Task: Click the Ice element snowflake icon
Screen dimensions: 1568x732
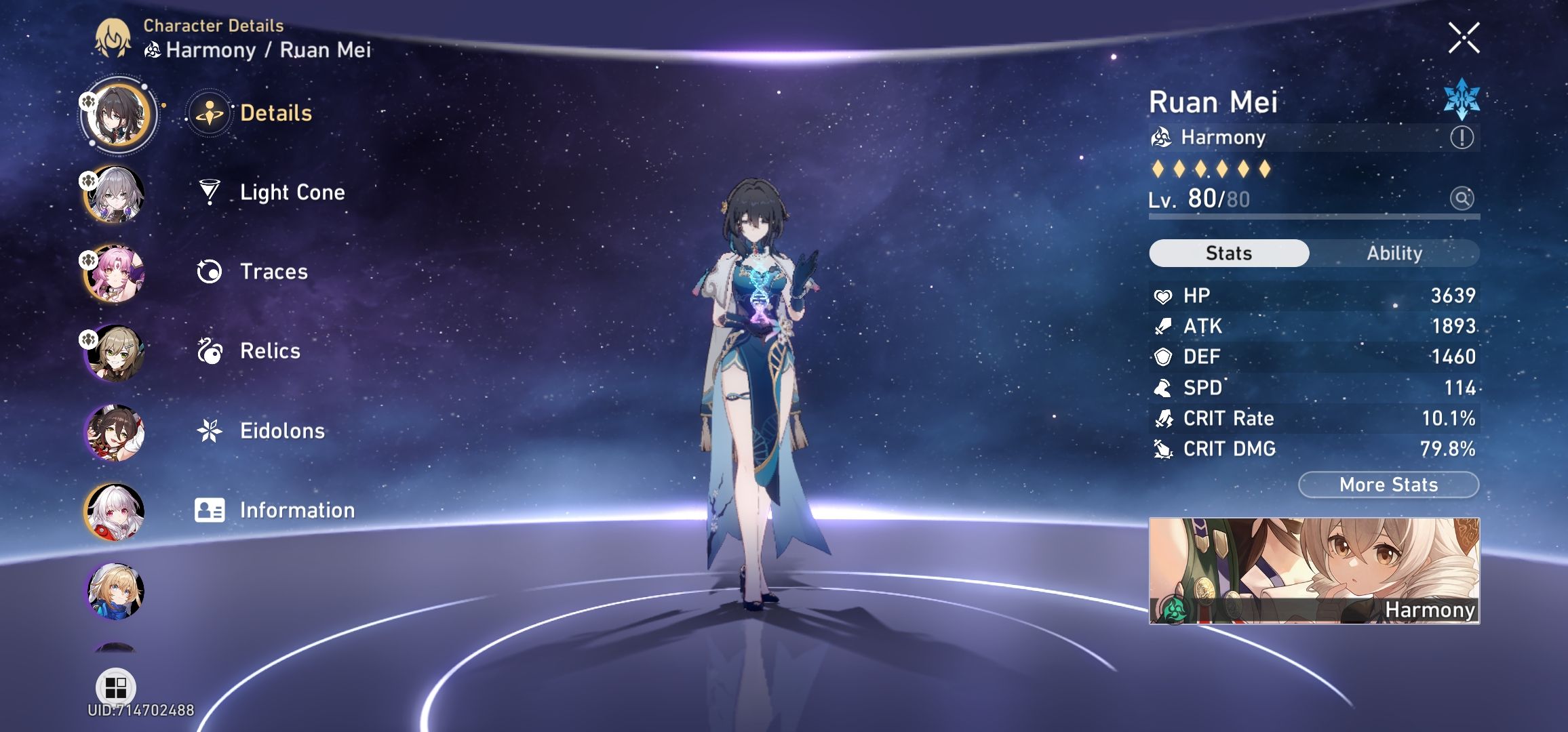Action: (x=1462, y=100)
